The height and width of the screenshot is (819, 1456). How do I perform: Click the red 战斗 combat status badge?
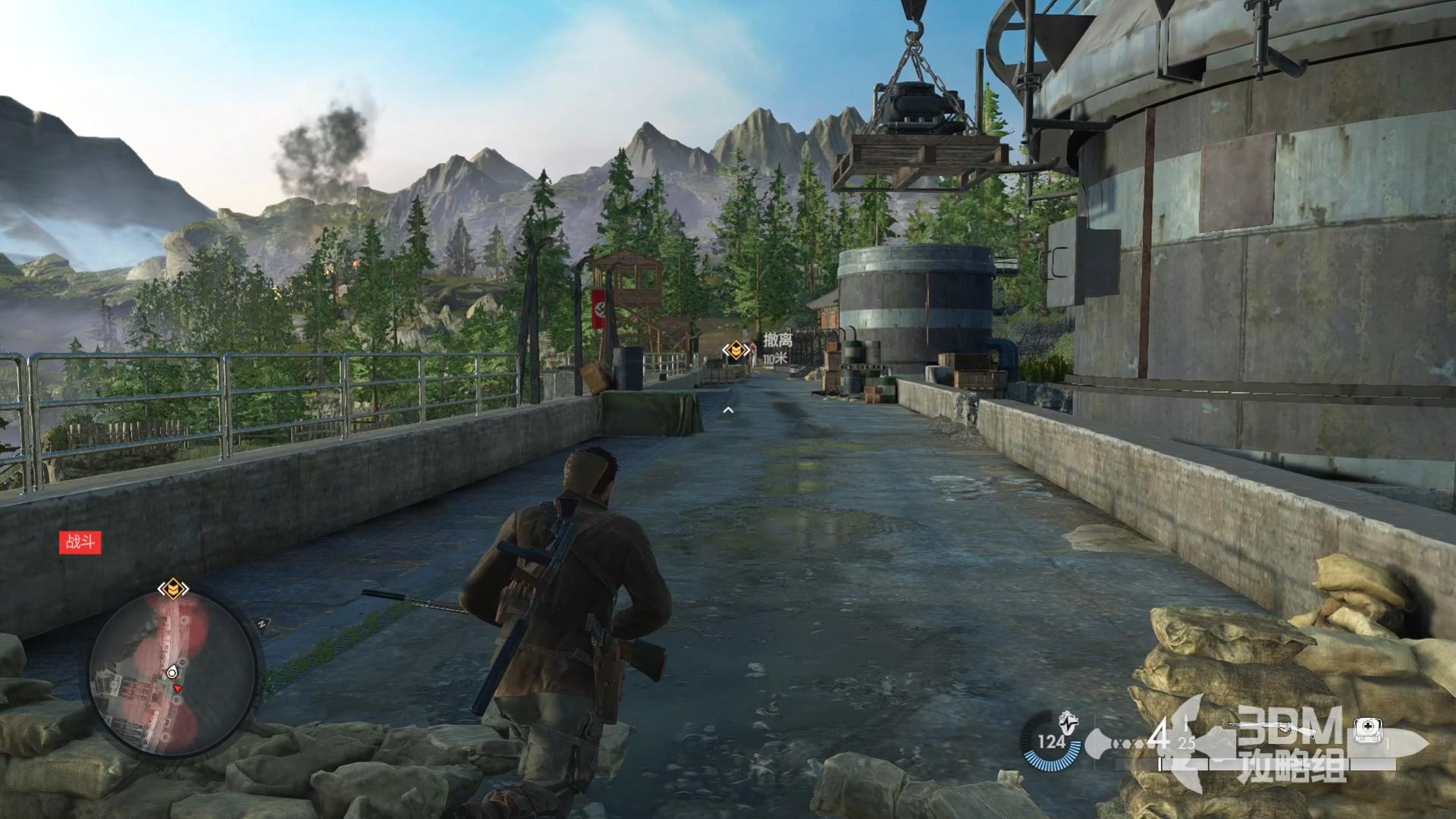coord(80,542)
